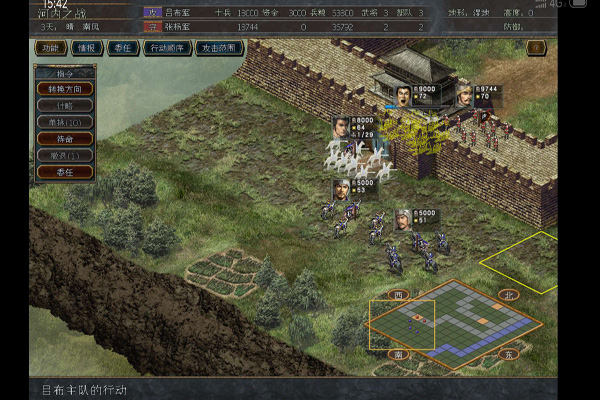Image resolution: width=600 pixels, height=400 pixels.
Task: Open the 情报 intelligence panel
Action: (86, 48)
